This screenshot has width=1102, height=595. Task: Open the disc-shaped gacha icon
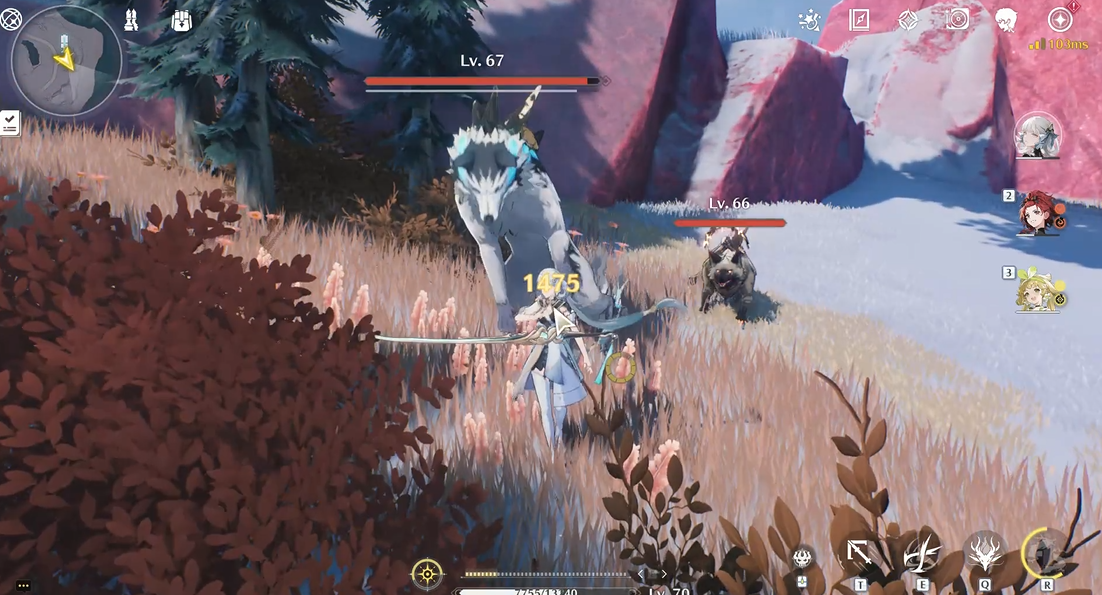tap(958, 20)
